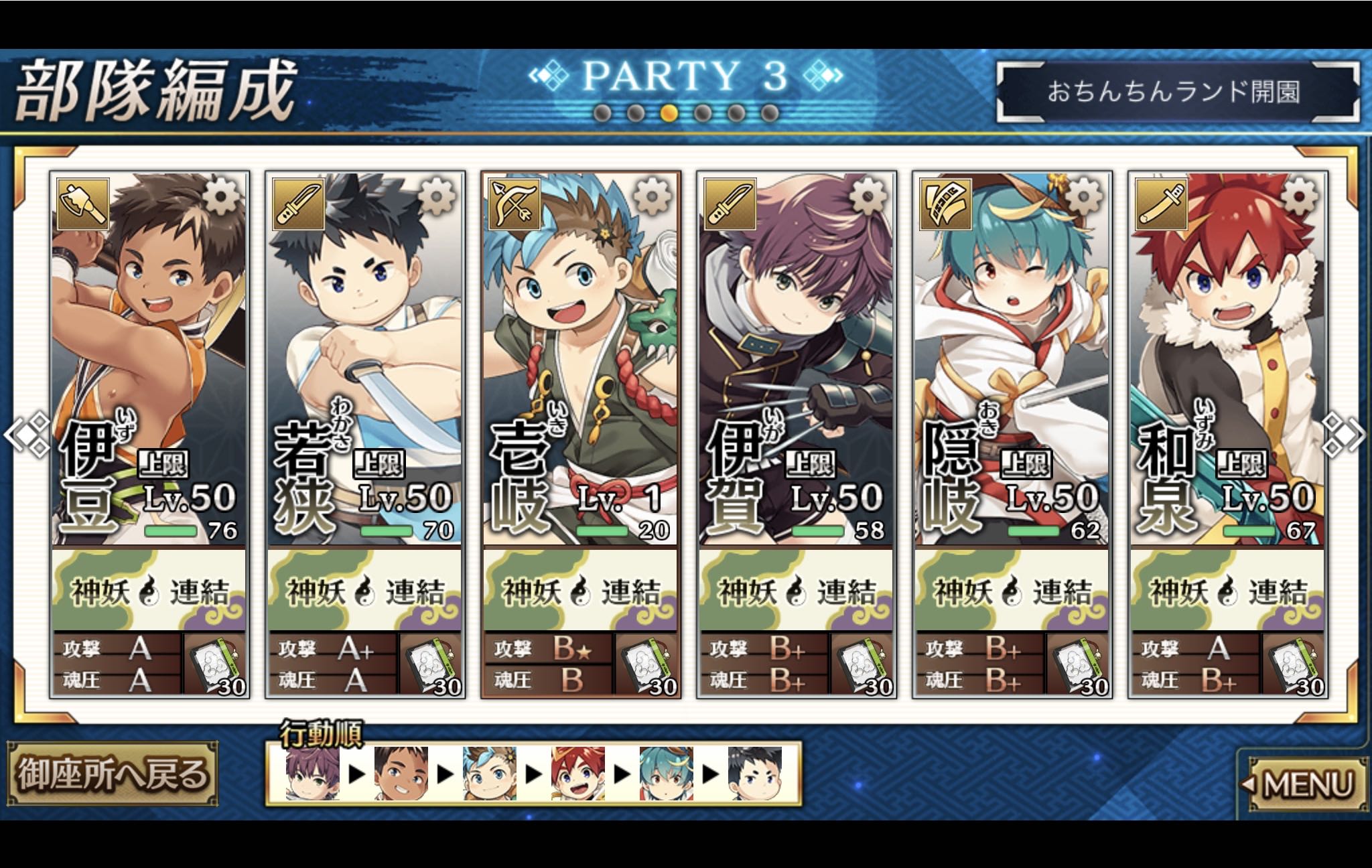Open 神妖連結 link under Iga
The height and width of the screenshot is (868, 1372).
tap(796, 590)
